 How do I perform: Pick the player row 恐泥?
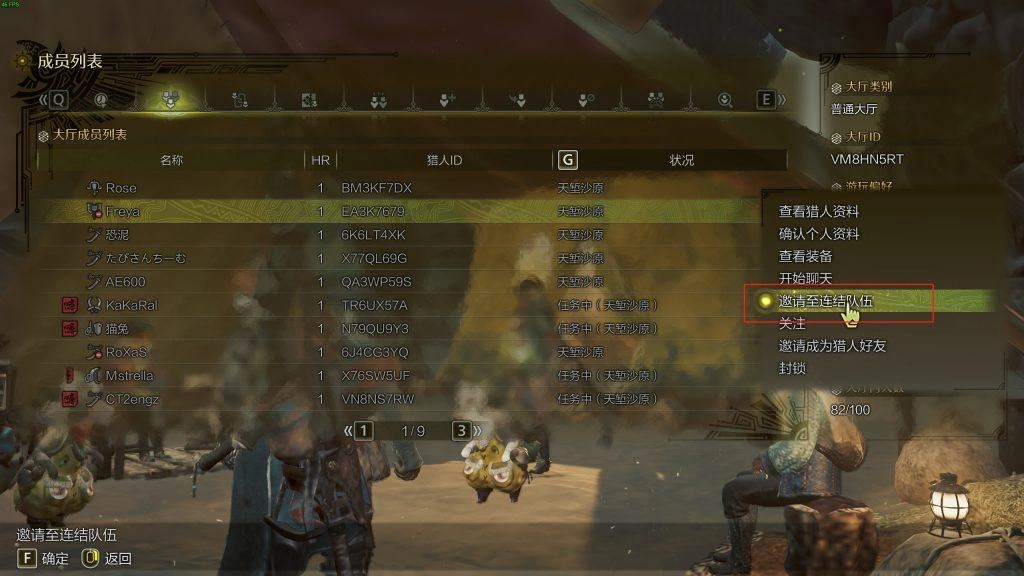click(x=117, y=235)
